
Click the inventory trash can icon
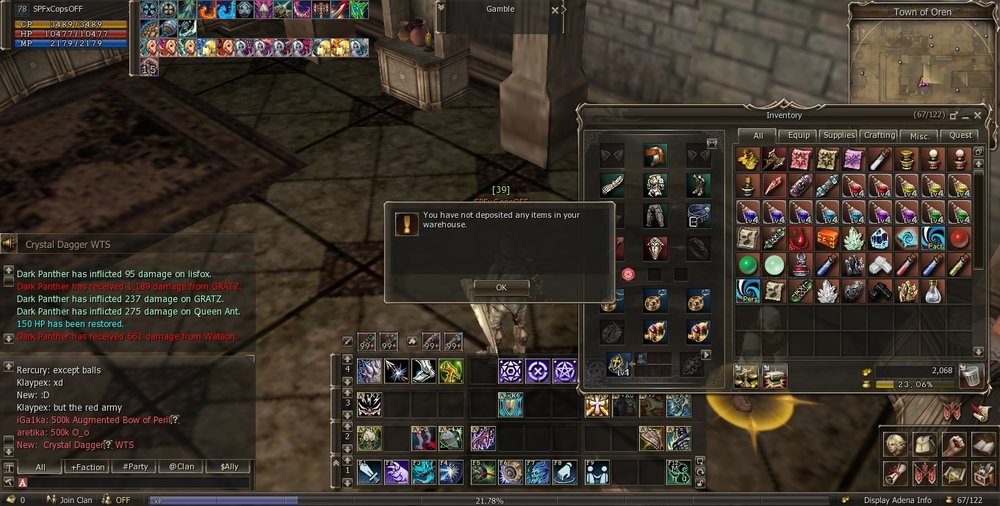pyautogui.click(x=970, y=376)
